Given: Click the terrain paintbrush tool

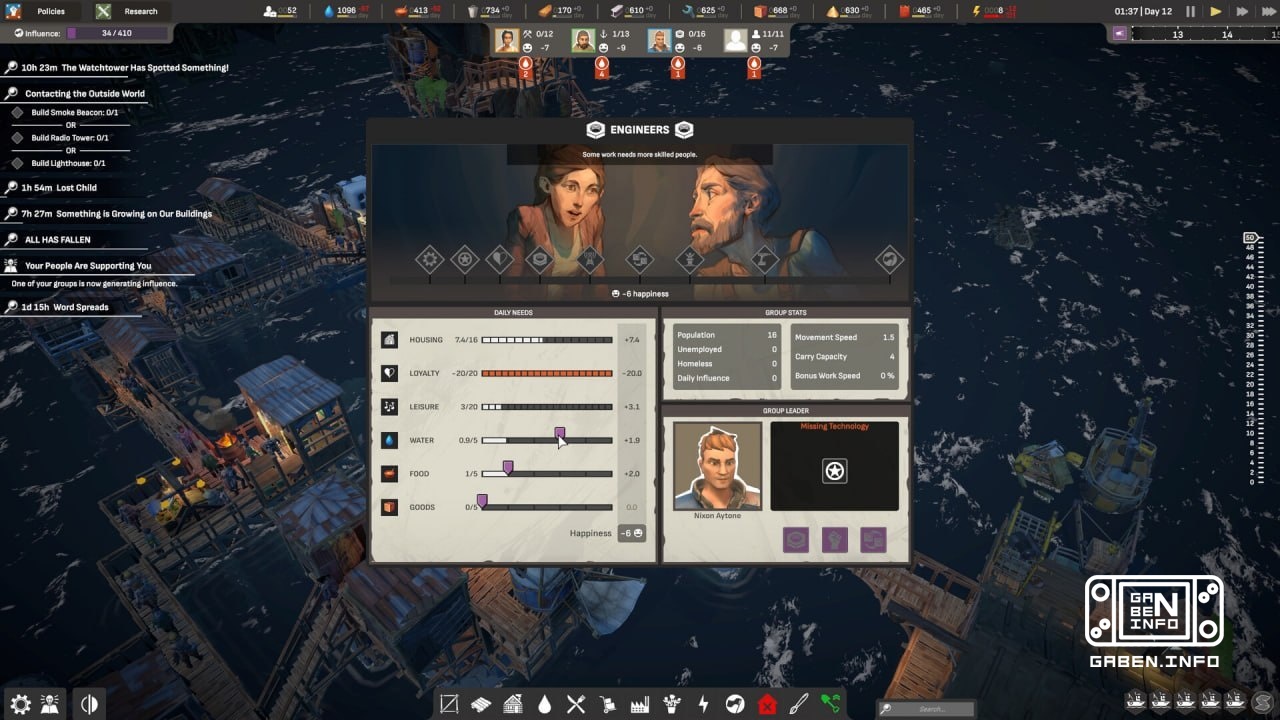Looking at the screenshot, I should (800, 703).
